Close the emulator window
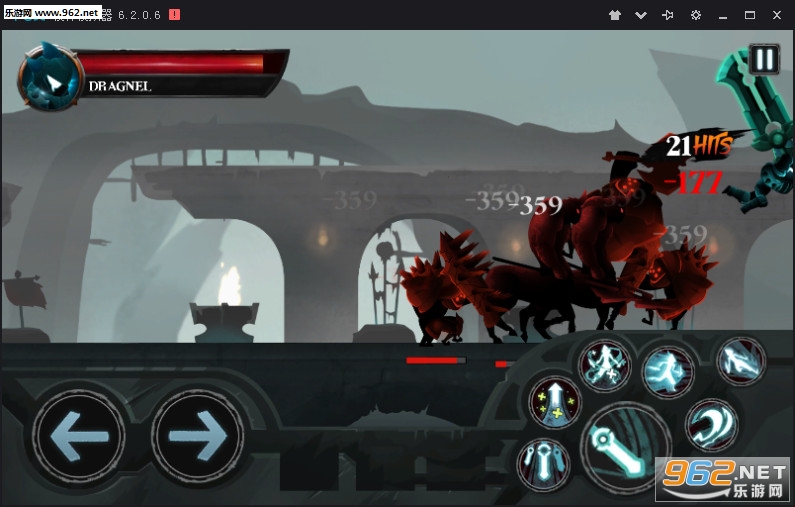795x507 pixels. click(x=776, y=15)
